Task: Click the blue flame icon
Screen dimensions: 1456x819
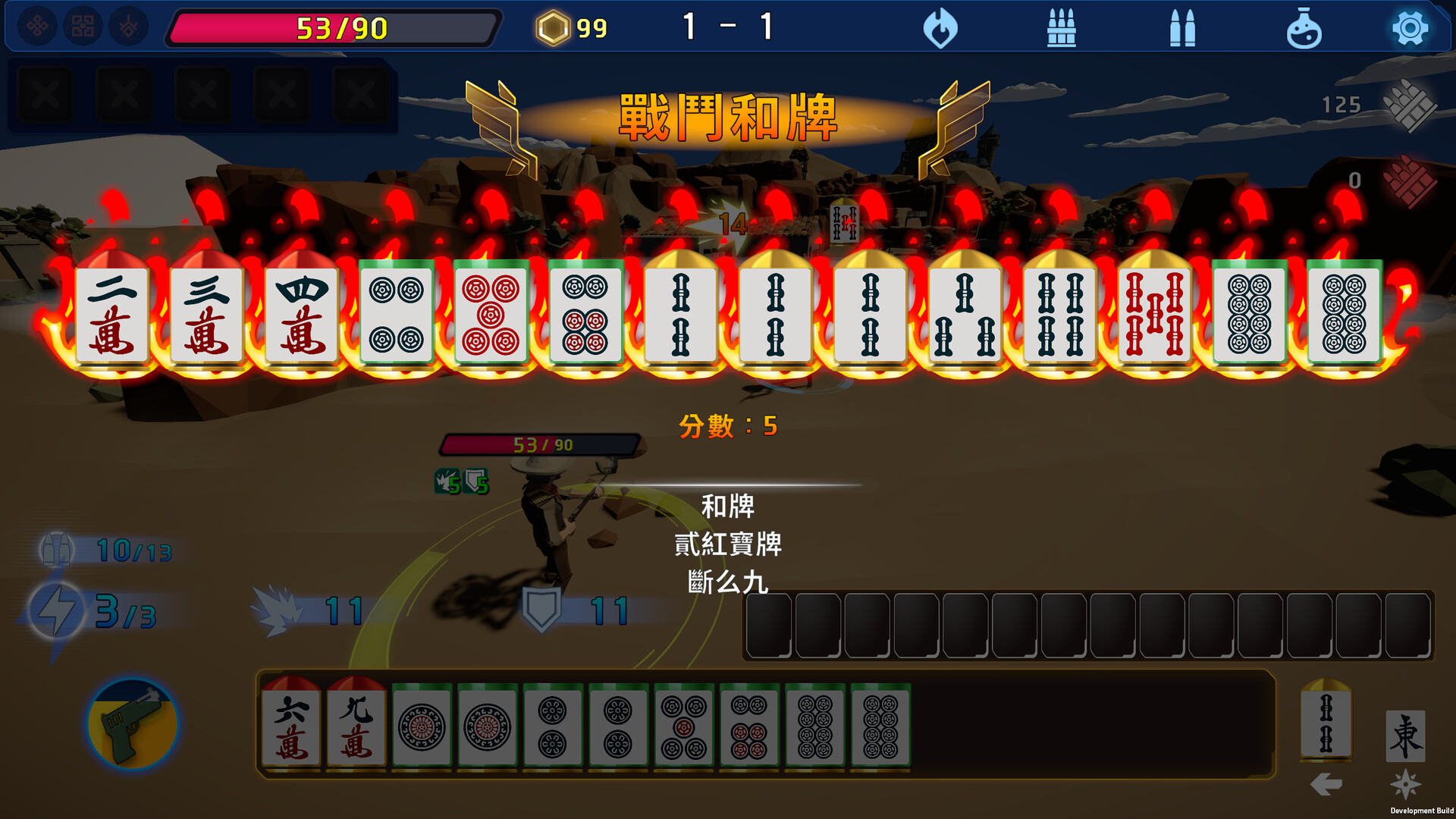Action: pos(940,29)
